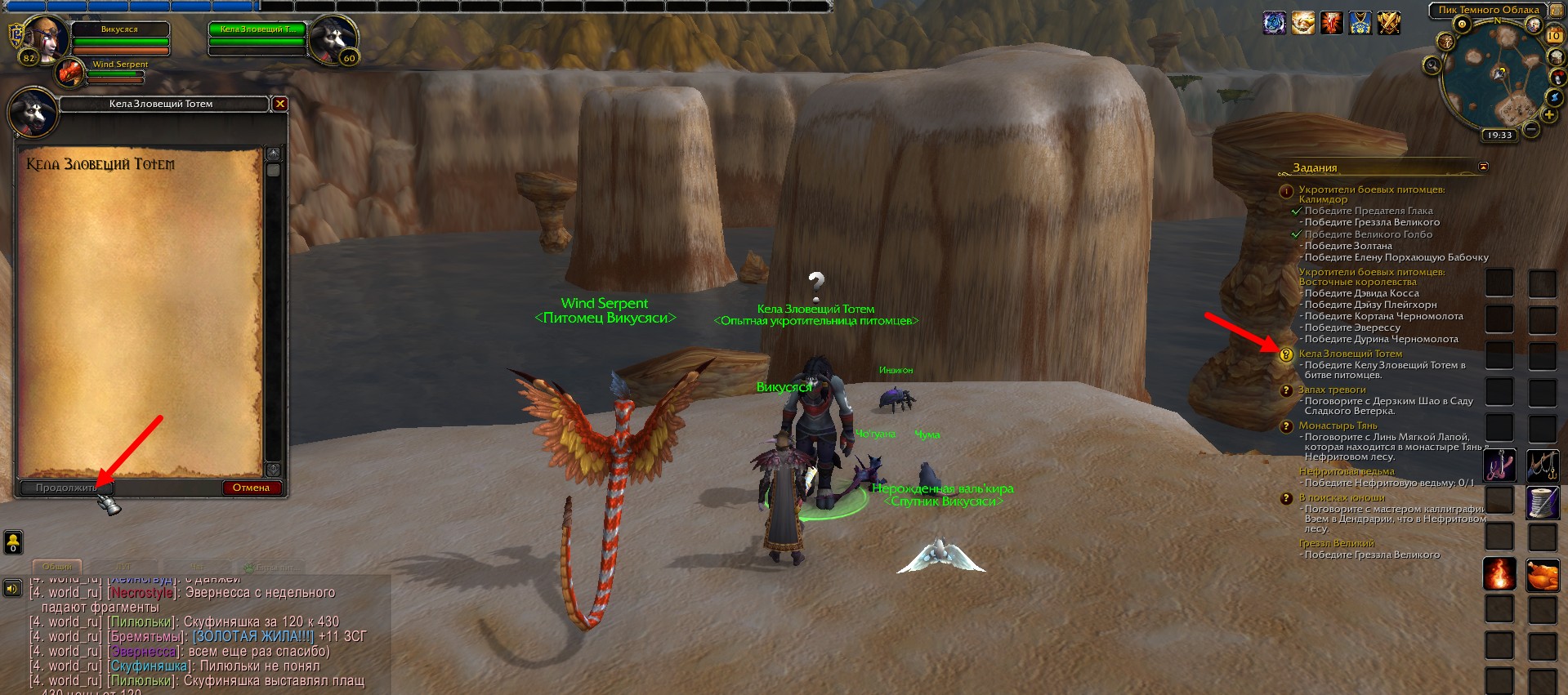Open the social friends button above chat
1568x695 pixels.
tap(13, 541)
